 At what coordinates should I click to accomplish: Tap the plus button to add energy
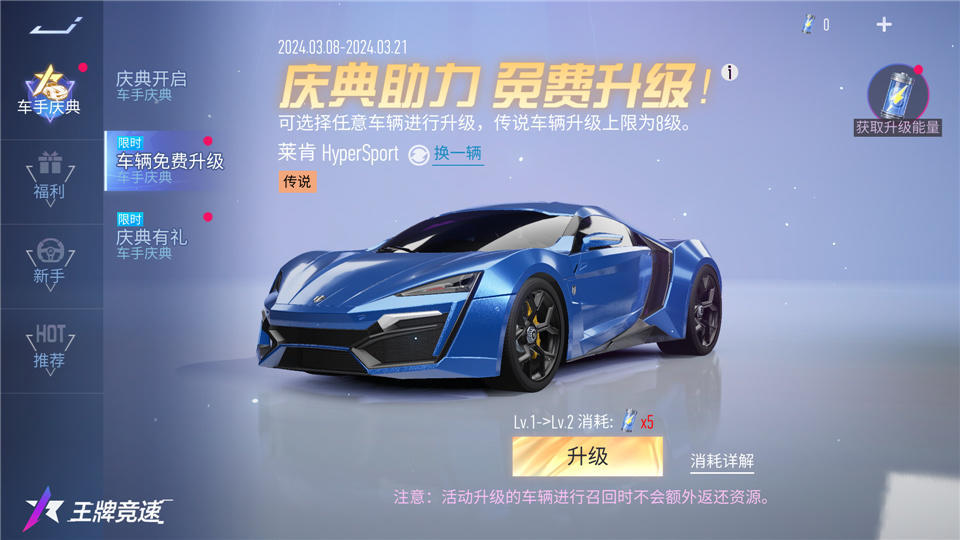pos(884,25)
